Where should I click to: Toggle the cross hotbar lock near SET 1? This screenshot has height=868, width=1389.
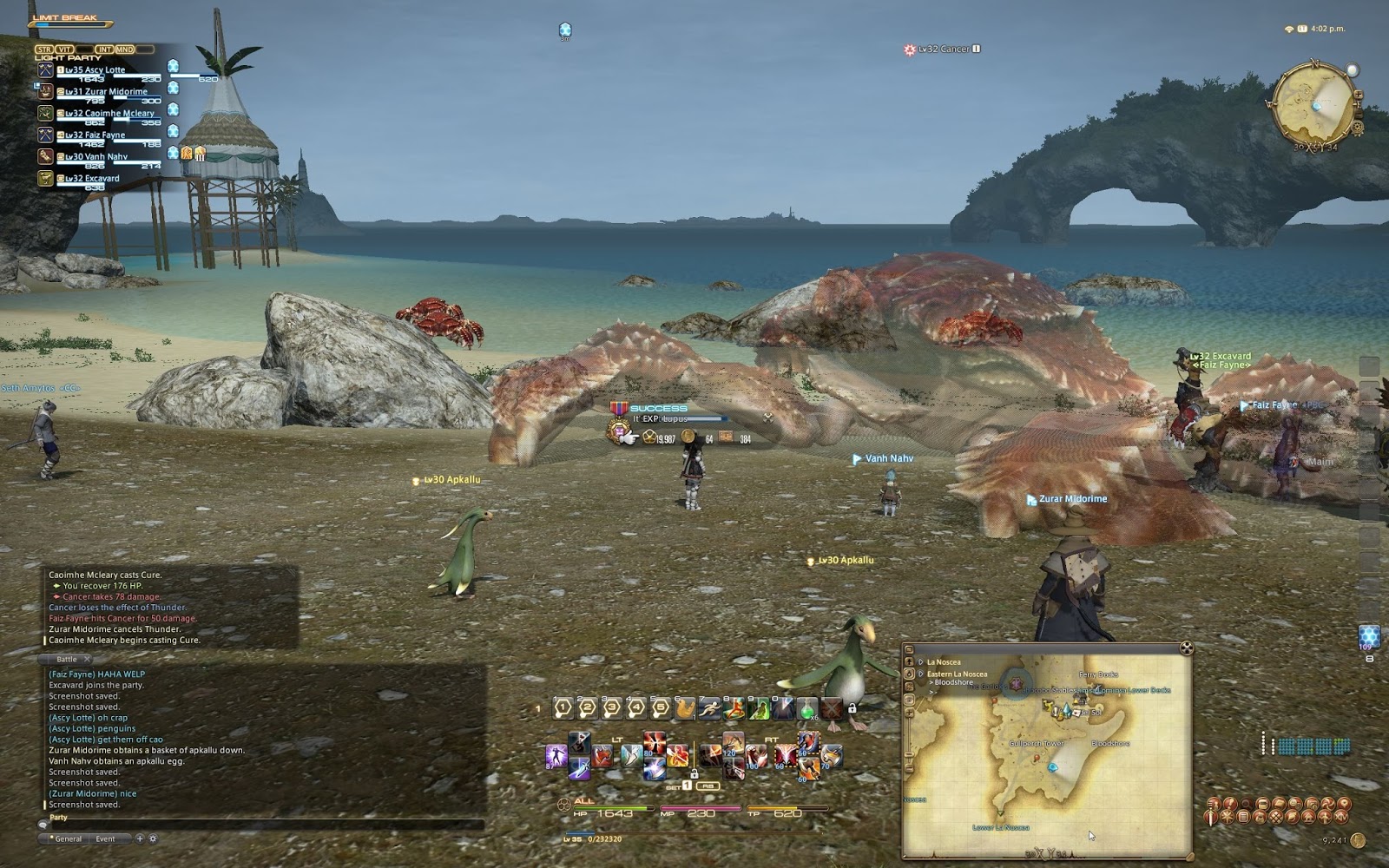(x=695, y=775)
